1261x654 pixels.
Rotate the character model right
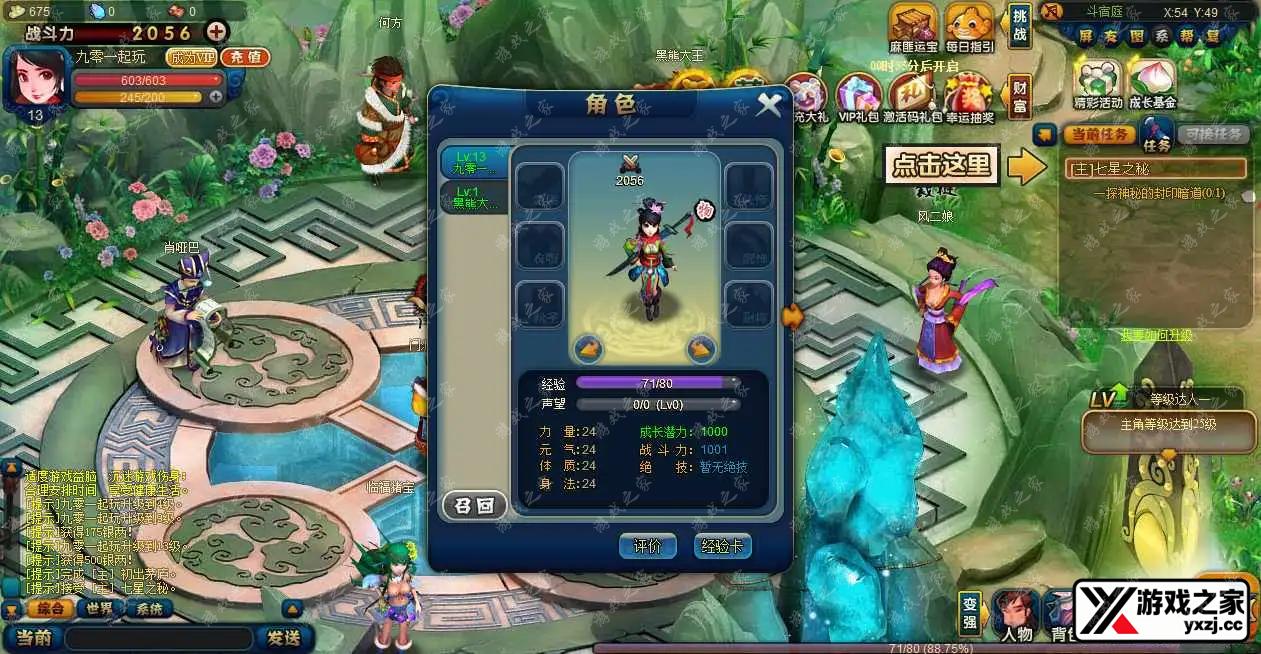pyautogui.click(x=700, y=348)
